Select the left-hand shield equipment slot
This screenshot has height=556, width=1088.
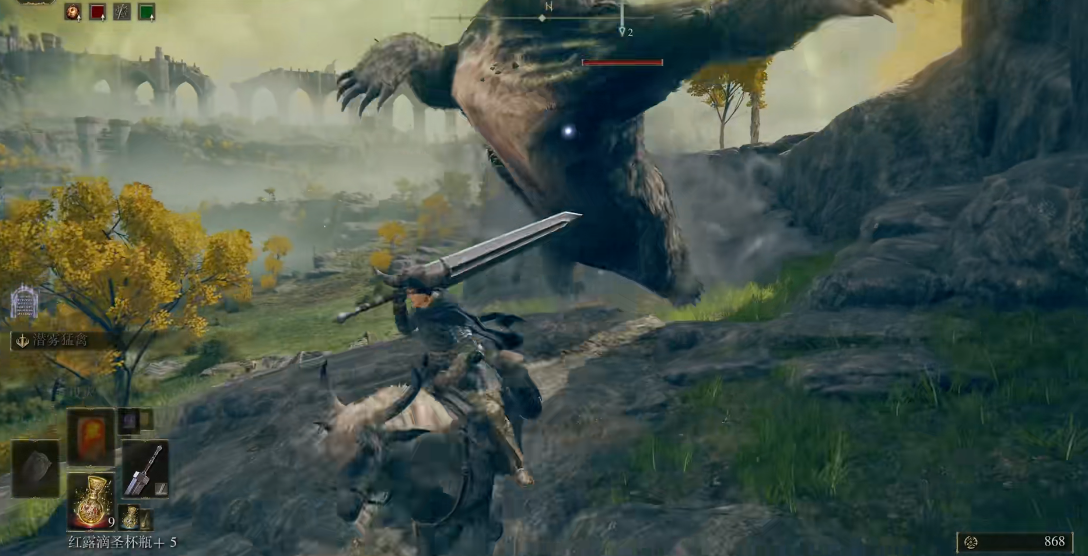(x=36, y=468)
